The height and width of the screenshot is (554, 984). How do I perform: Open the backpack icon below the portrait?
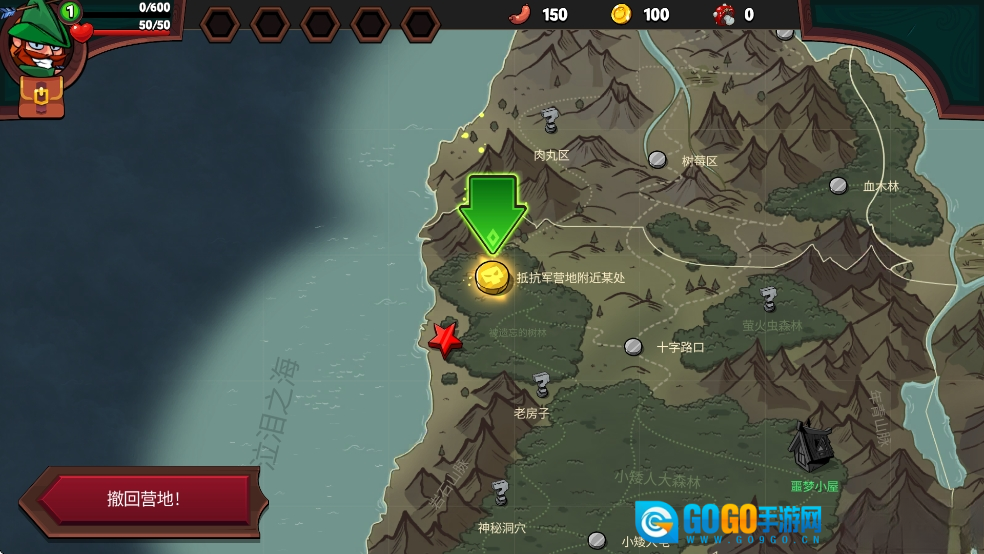click(x=41, y=96)
